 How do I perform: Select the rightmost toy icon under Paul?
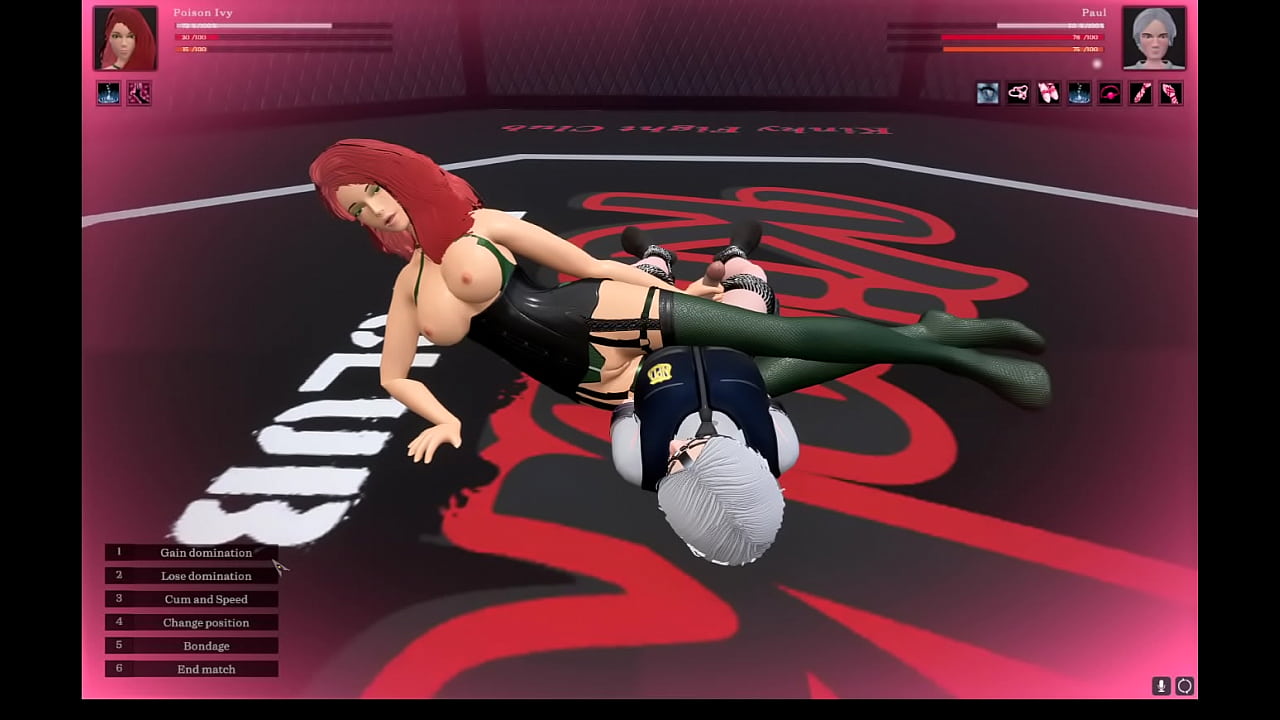click(1170, 93)
